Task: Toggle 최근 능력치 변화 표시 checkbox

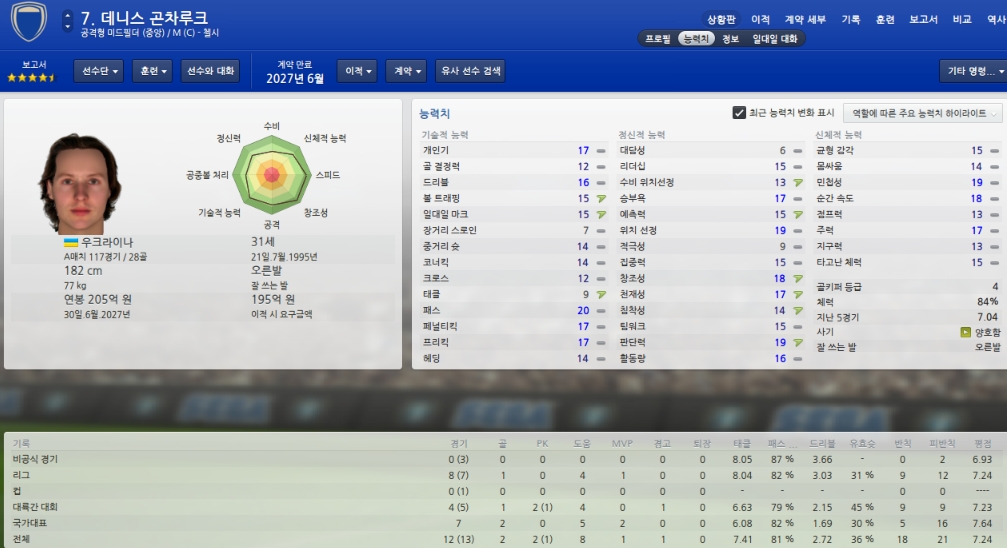Action: click(739, 113)
